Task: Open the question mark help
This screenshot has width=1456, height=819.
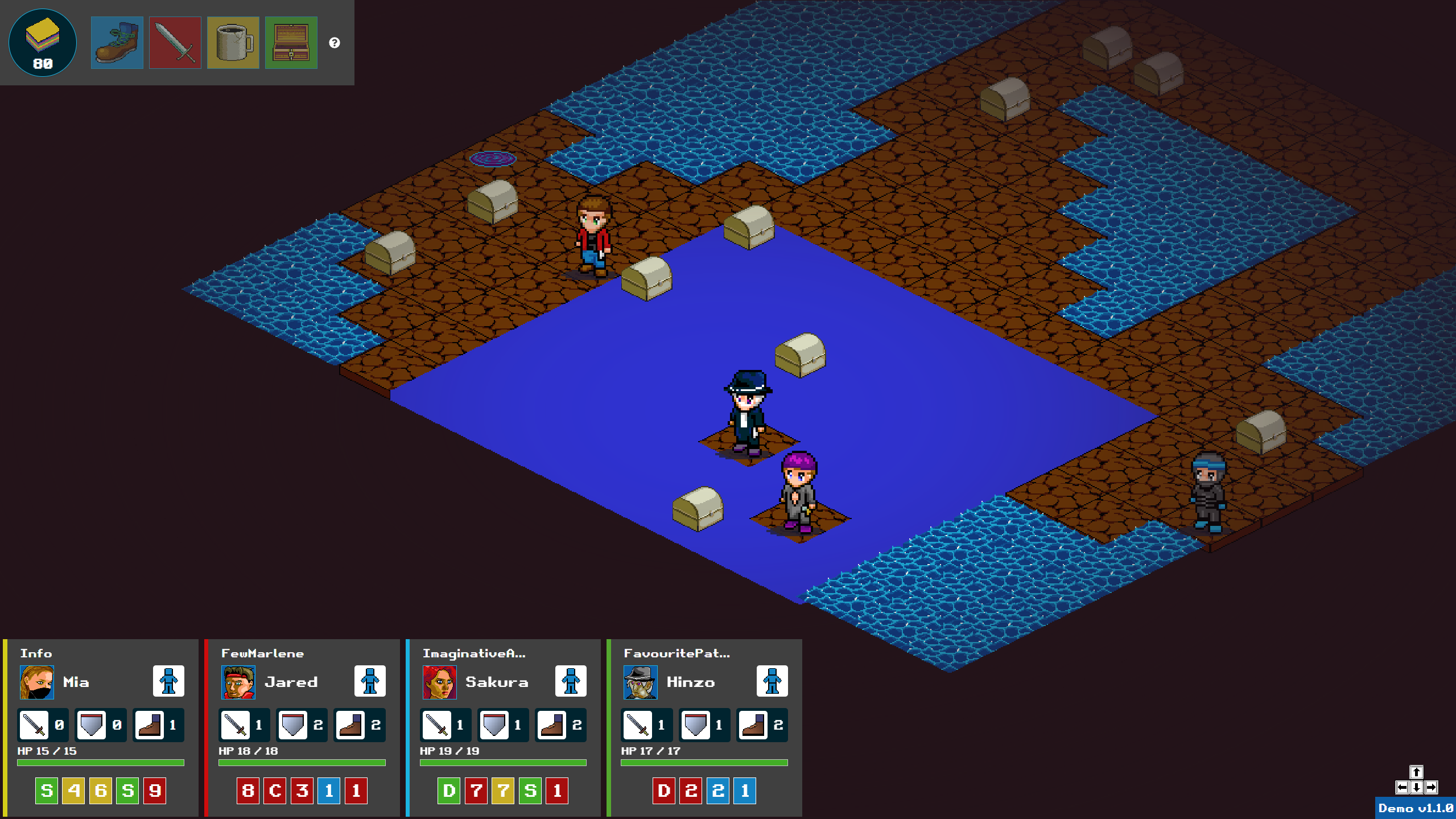Action: (335, 43)
